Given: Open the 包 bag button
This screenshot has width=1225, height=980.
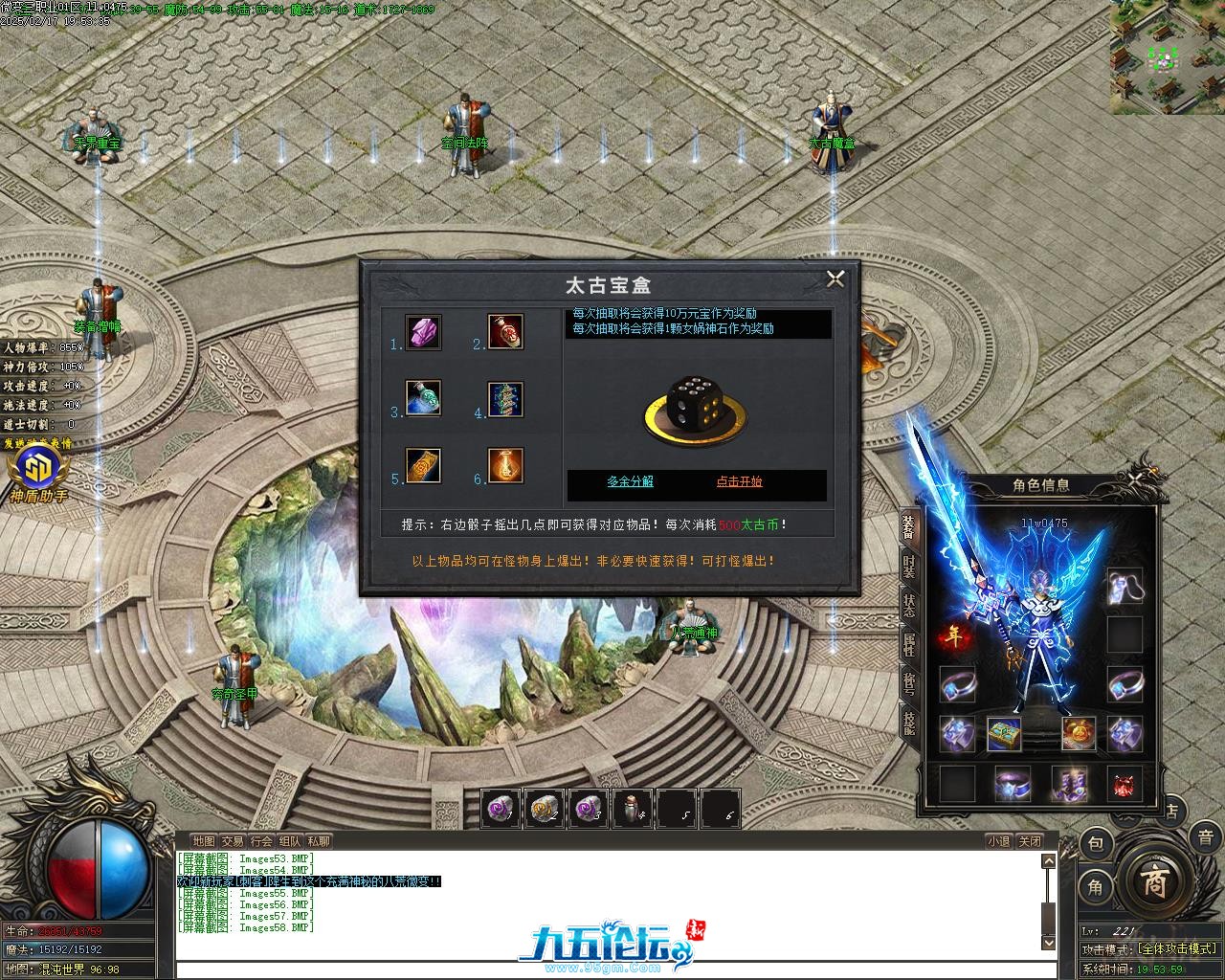Looking at the screenshot, I should (x=1097, y=844).
